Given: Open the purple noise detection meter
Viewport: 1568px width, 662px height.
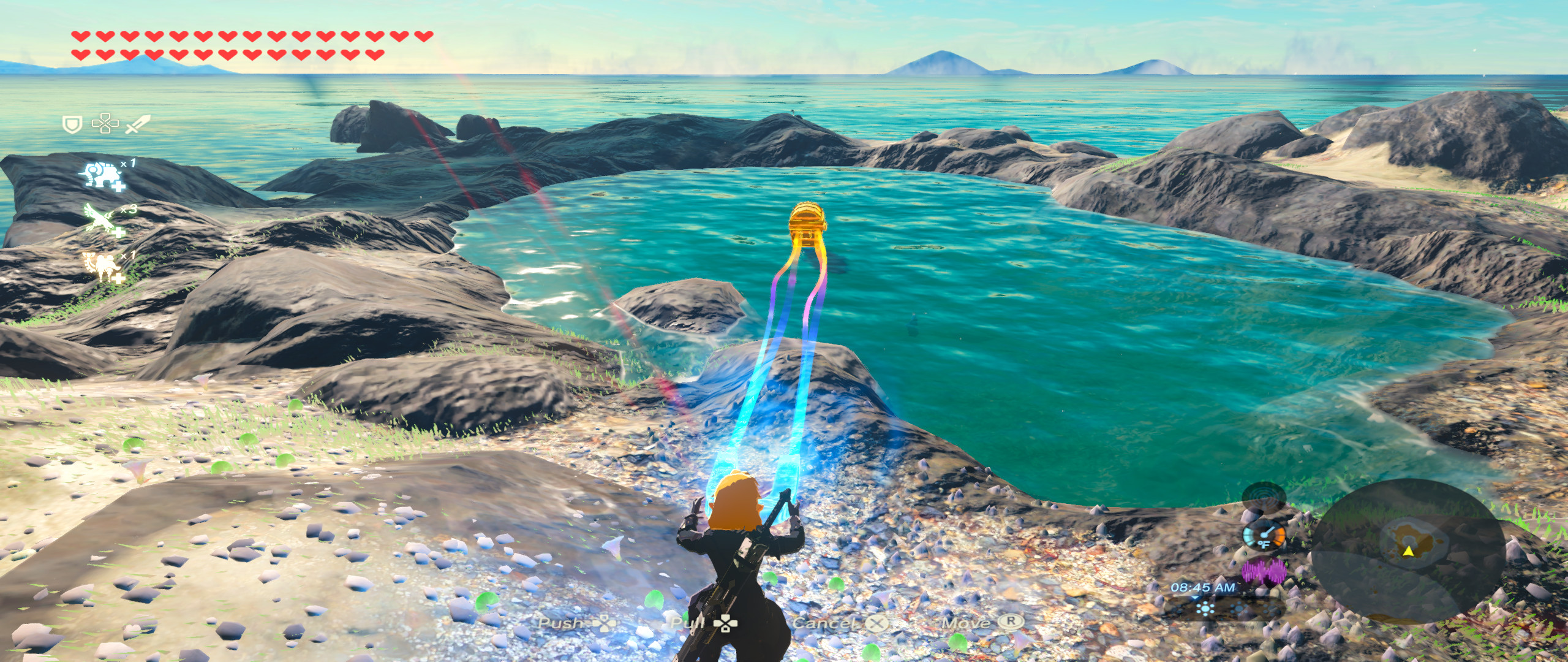Looking at the screenshot, I should (x=1264, y=571).
